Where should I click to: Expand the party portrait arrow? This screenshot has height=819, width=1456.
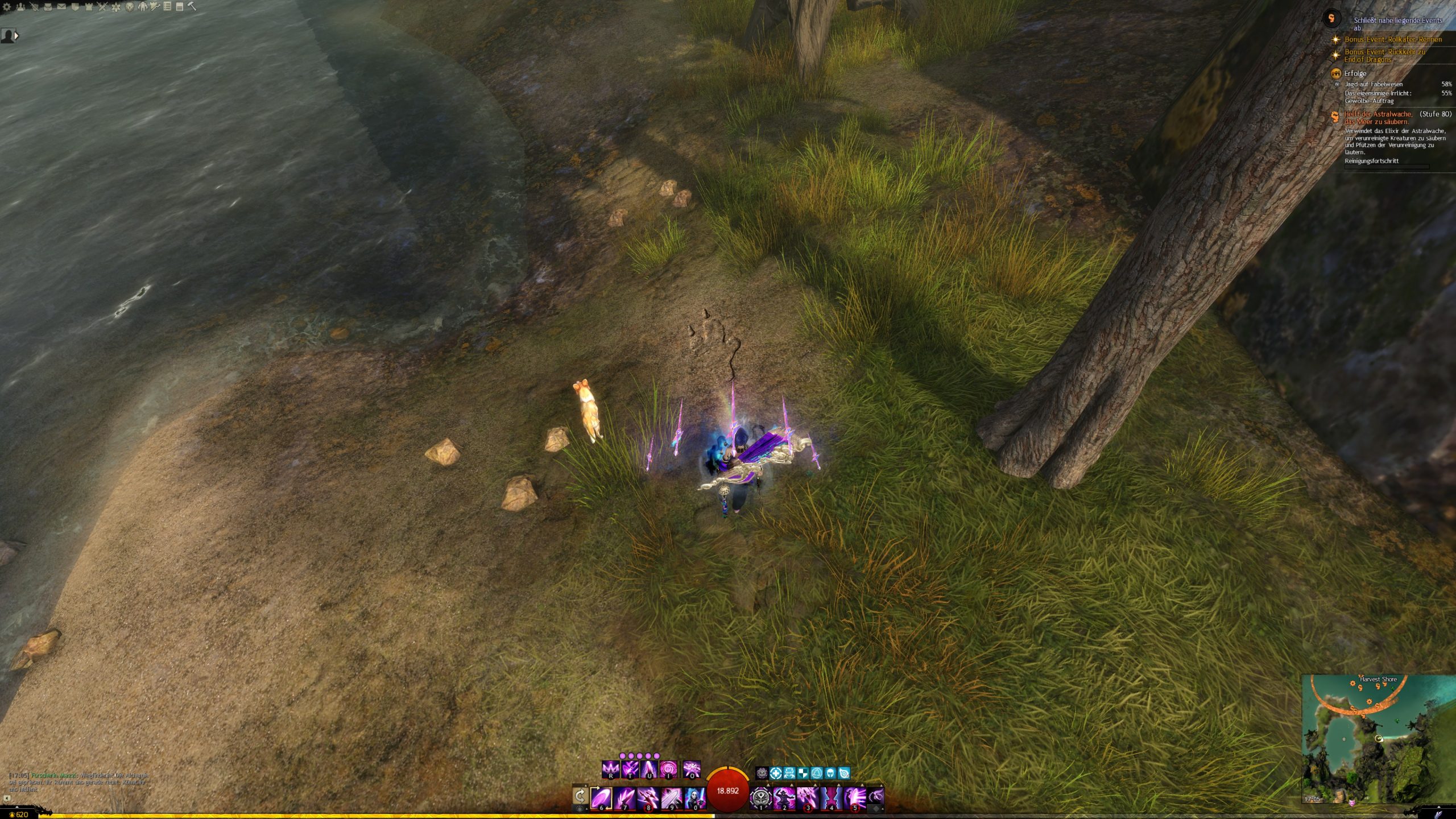point(16,36)
